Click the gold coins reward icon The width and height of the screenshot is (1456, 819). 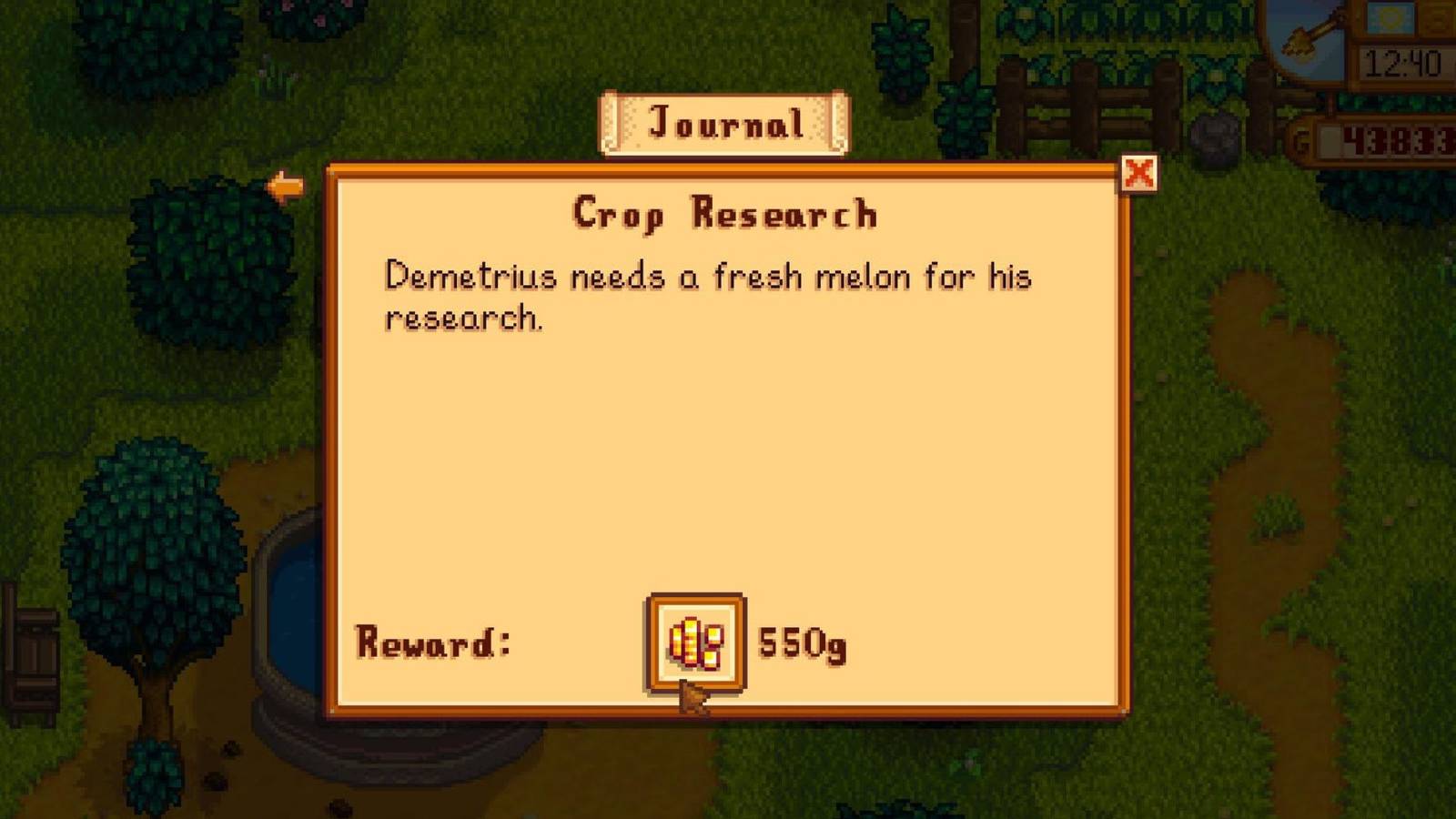pyautogui.click(x=694, y=645)
